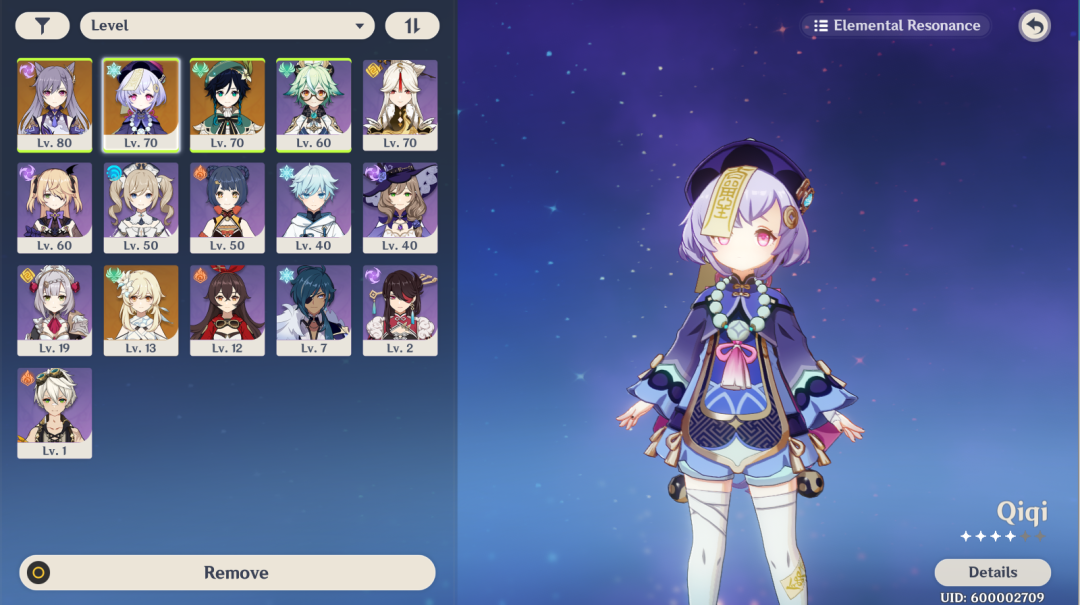1080x605 pixels.
Task: Go back with the return arrow
Action: coord(1034,26)
